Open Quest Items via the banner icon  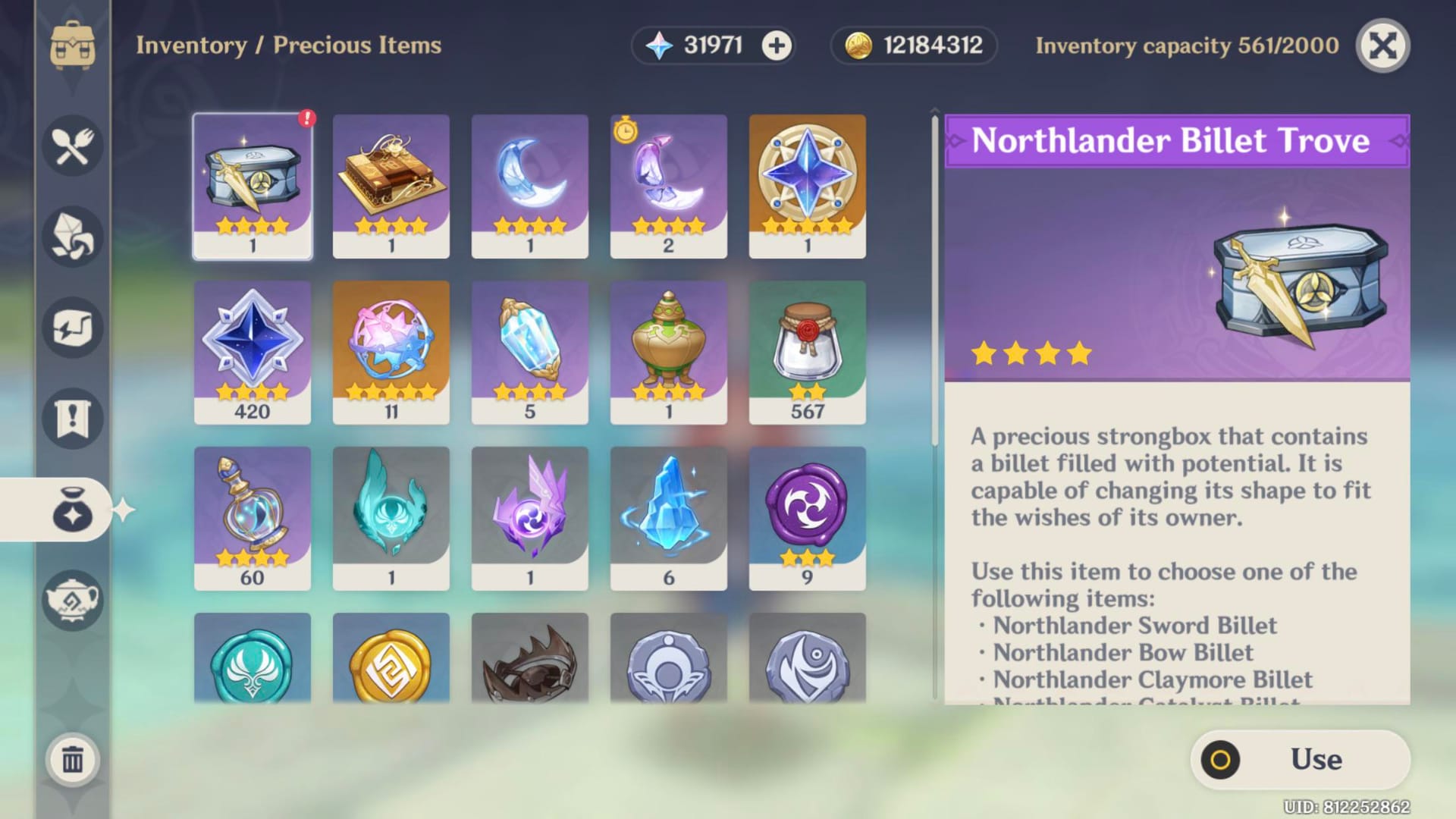(x=72, y=419)
